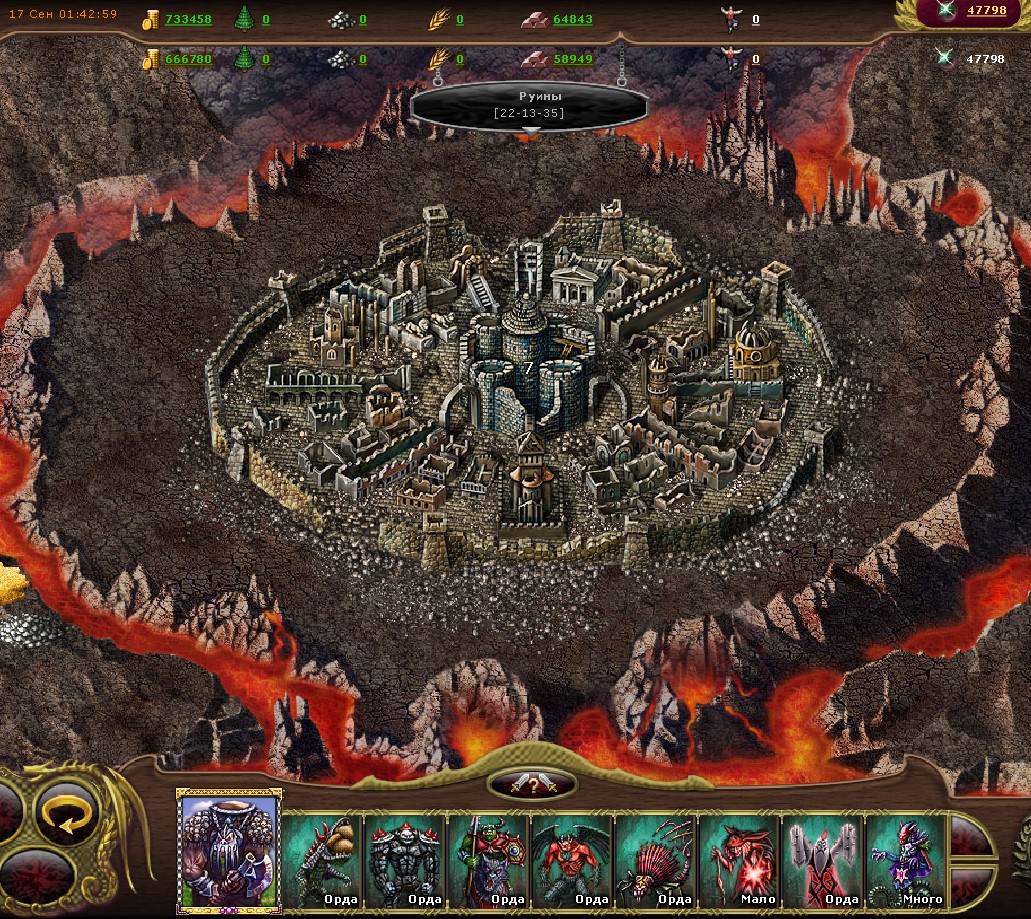Select the spiny red-quilled beast unit
This screenshot has width=1031, height=919.
(x=656, y=860)
